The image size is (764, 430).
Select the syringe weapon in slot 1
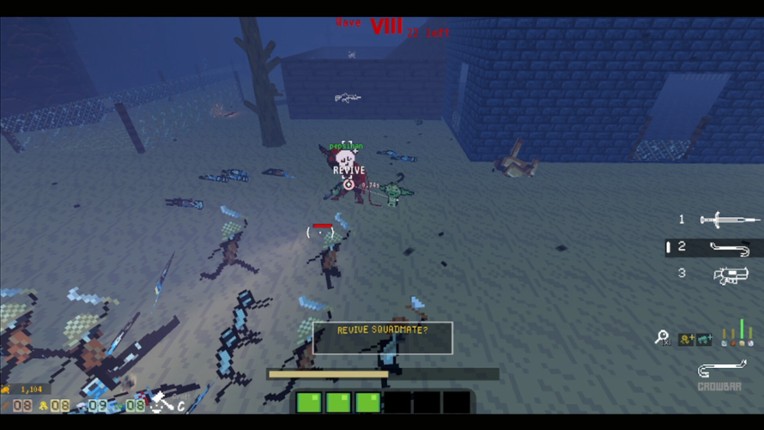coord(717,220)
